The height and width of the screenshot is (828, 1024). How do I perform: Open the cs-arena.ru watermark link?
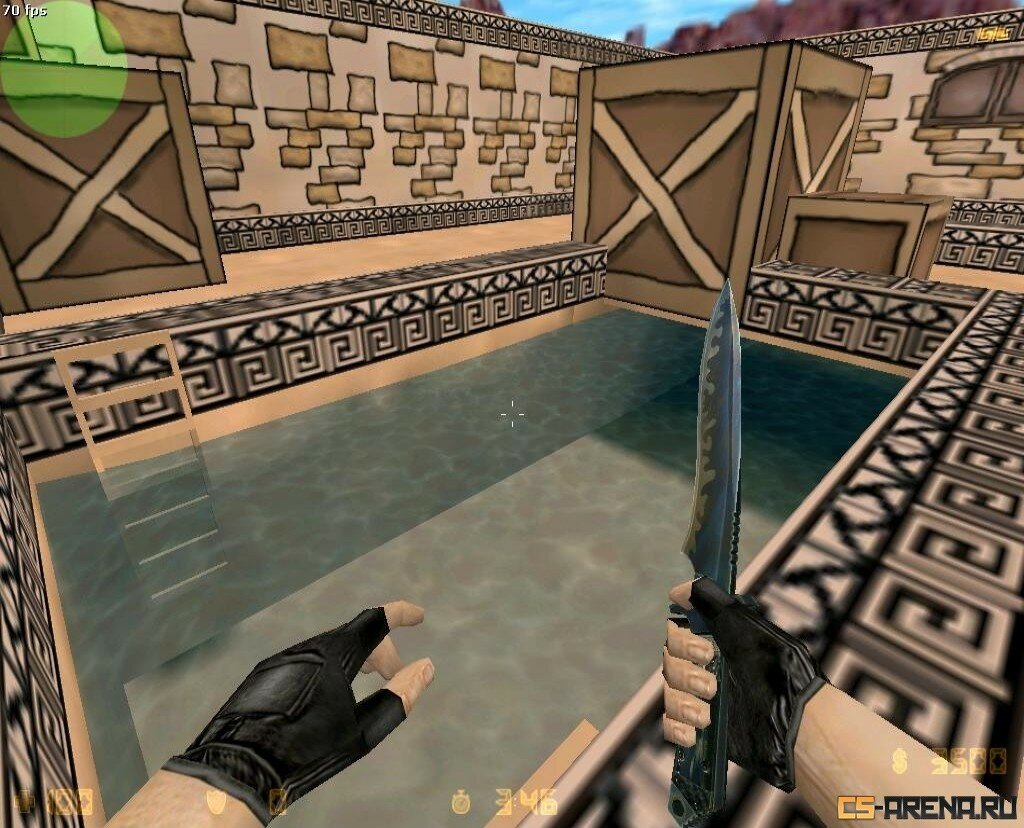tap(927, 805)
